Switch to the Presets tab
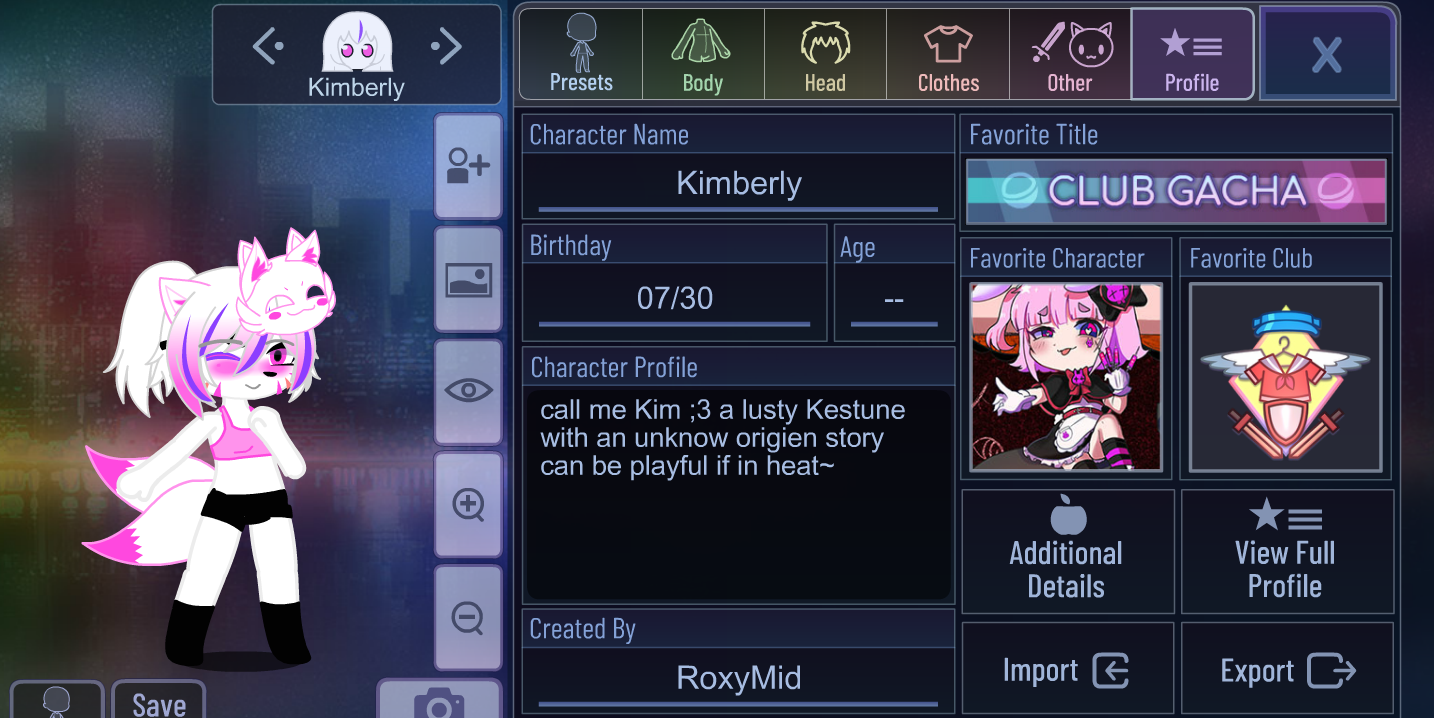Viewport: 1434px width, 718px height. click(581, 55)
